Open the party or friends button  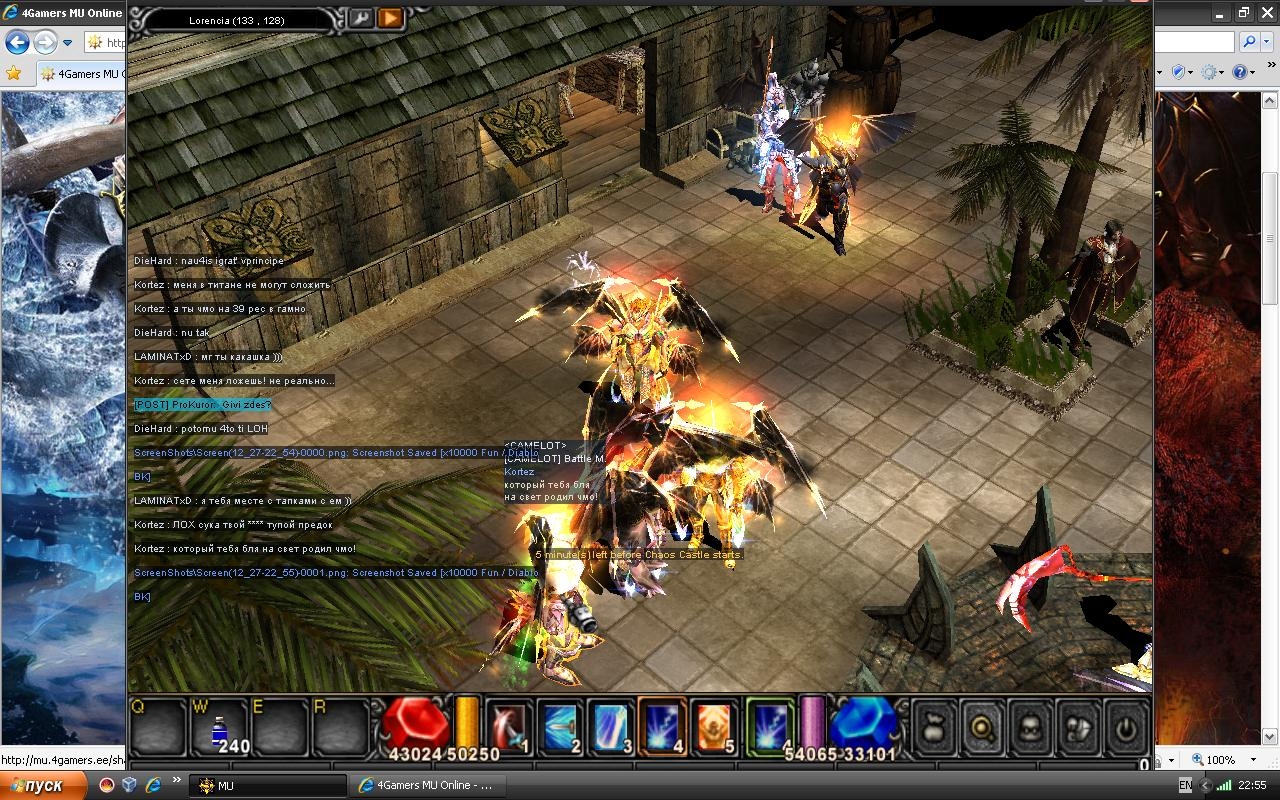pos(1079,727)
